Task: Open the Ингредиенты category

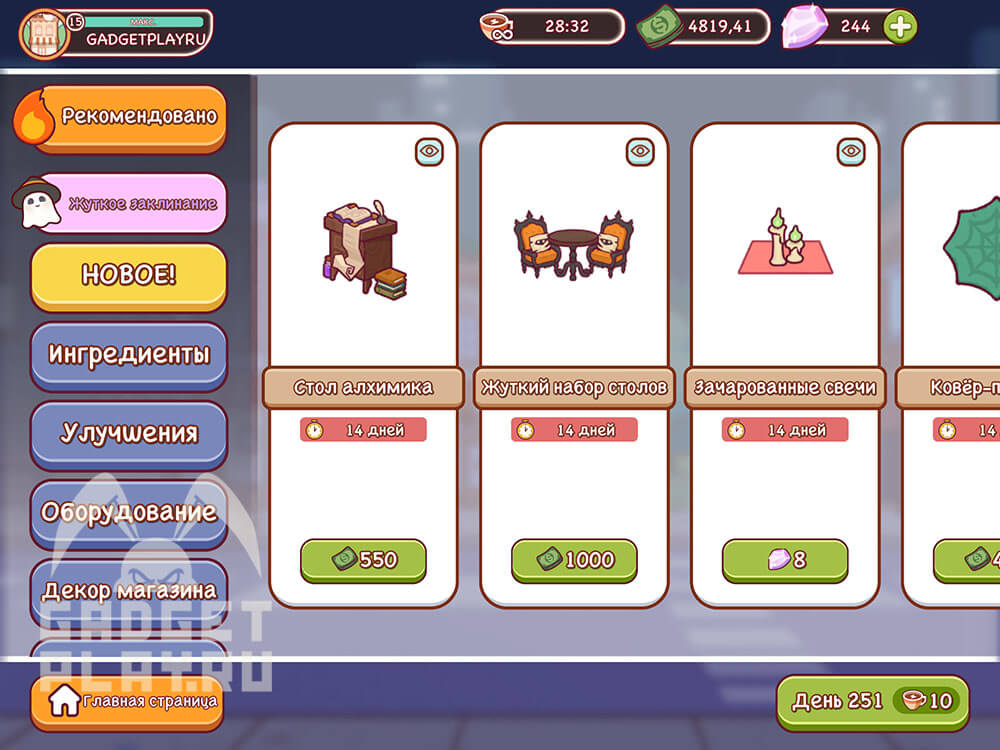Action: tap(128, 354)
